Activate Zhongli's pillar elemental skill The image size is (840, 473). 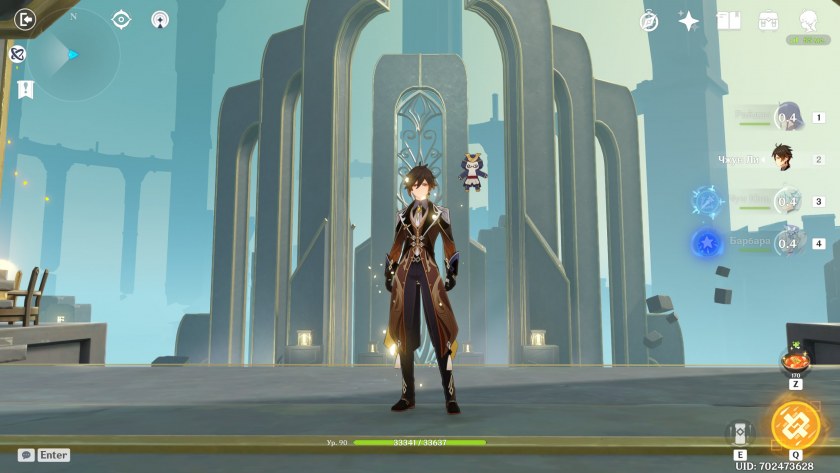pos(740,433)
